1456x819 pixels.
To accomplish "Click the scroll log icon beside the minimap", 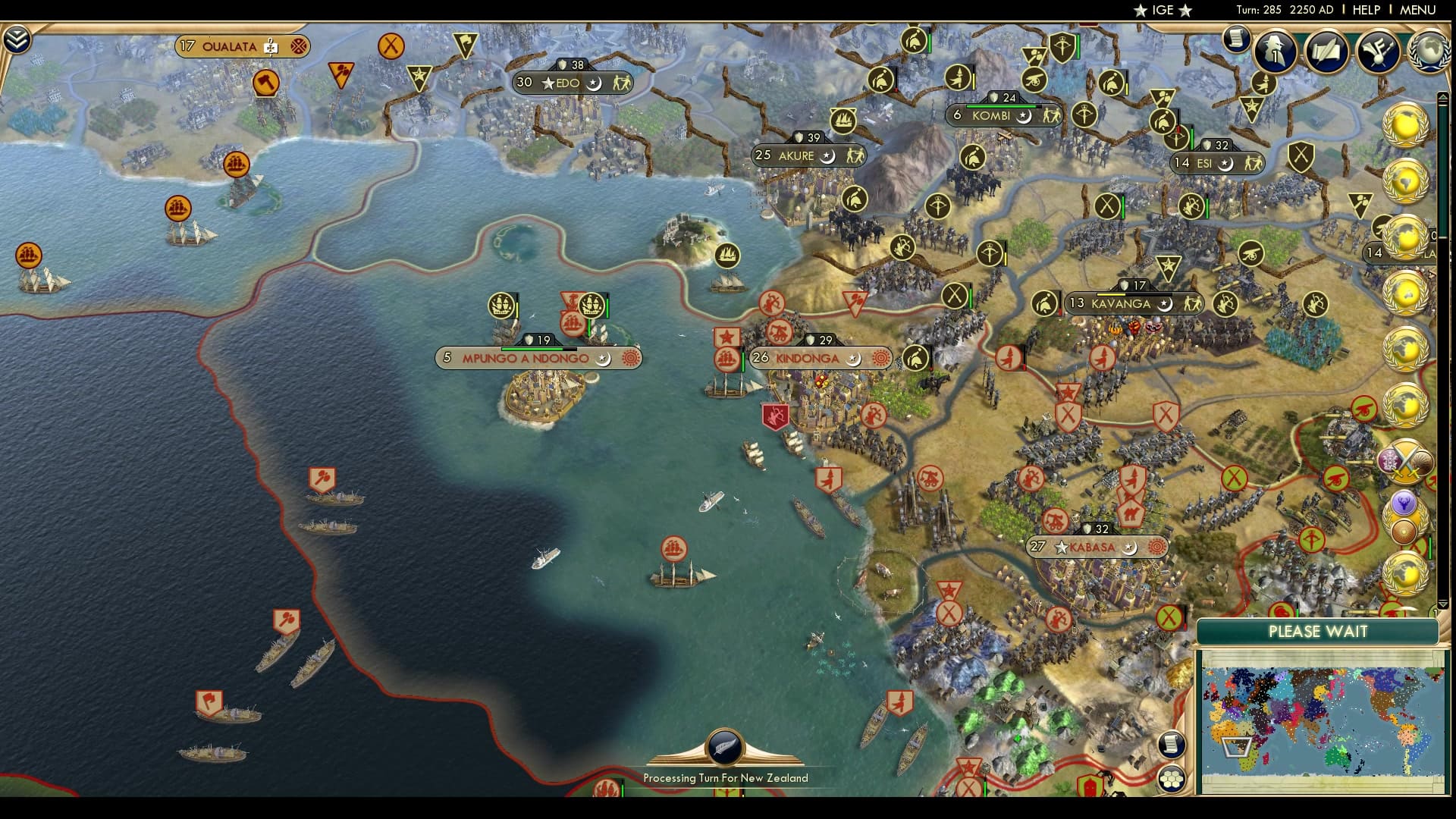I will click(1172, 743).
